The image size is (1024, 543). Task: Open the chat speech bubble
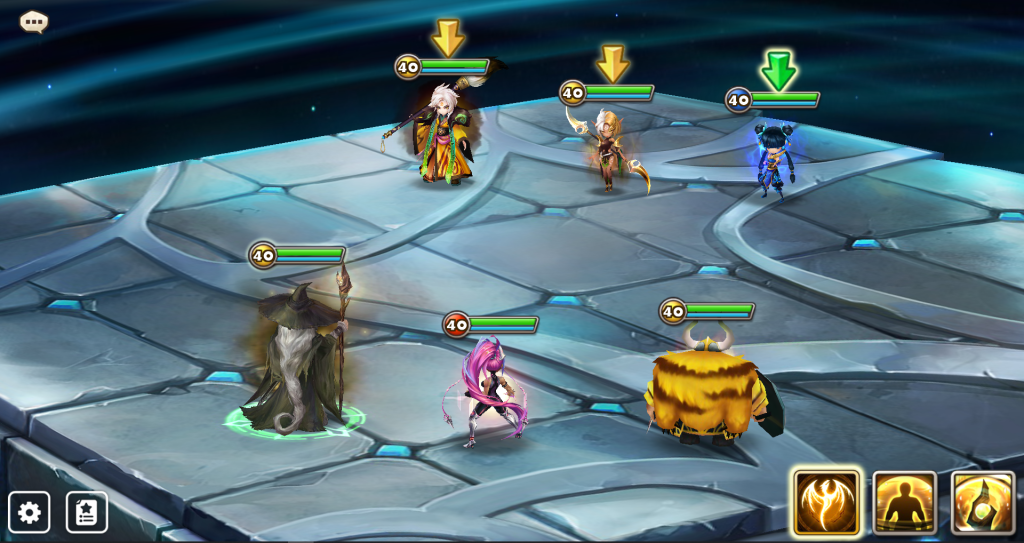(34, 21)
